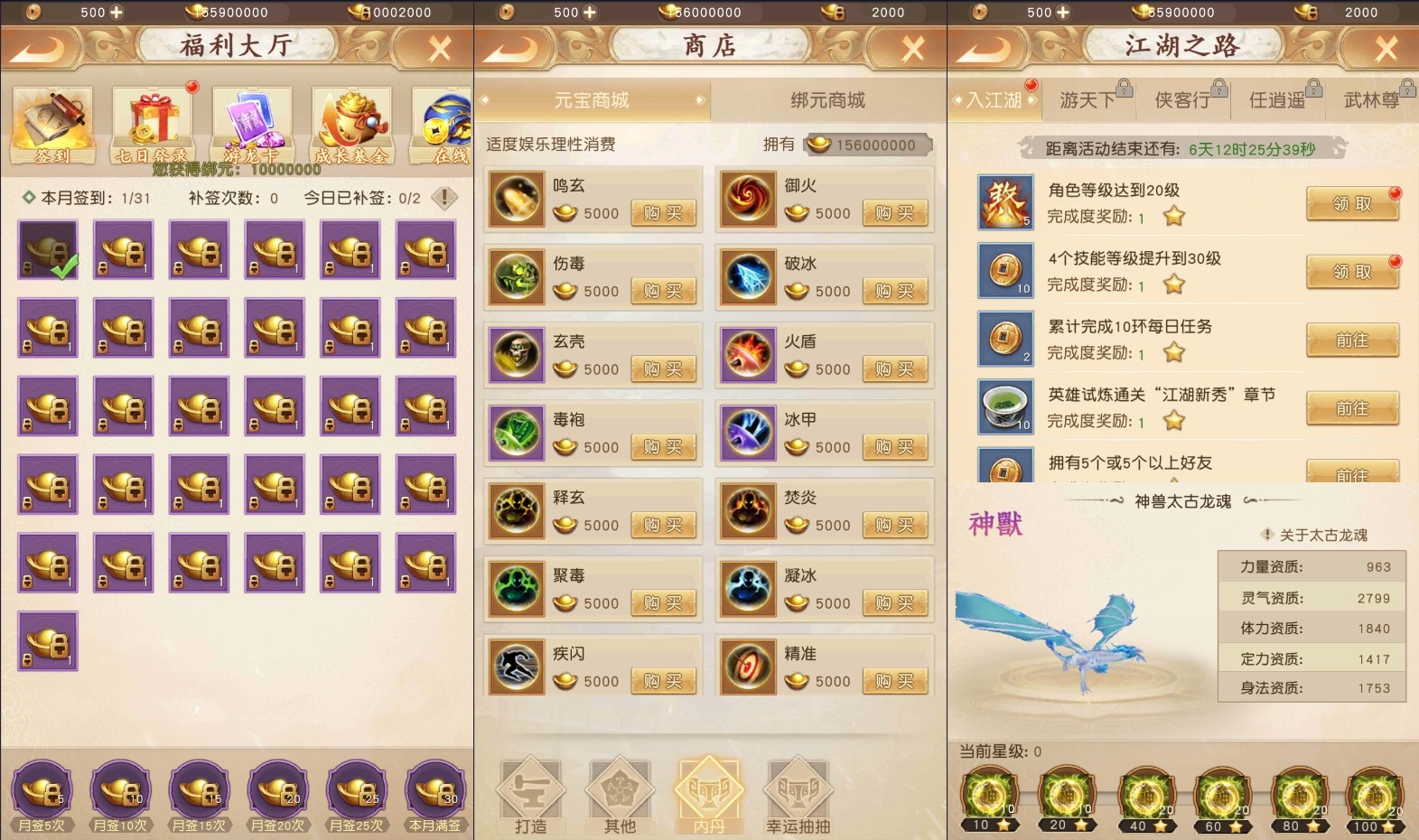The image size is (1419, 840).
Task: Toggle the 内丹 shop category selection
Action: 709,795
